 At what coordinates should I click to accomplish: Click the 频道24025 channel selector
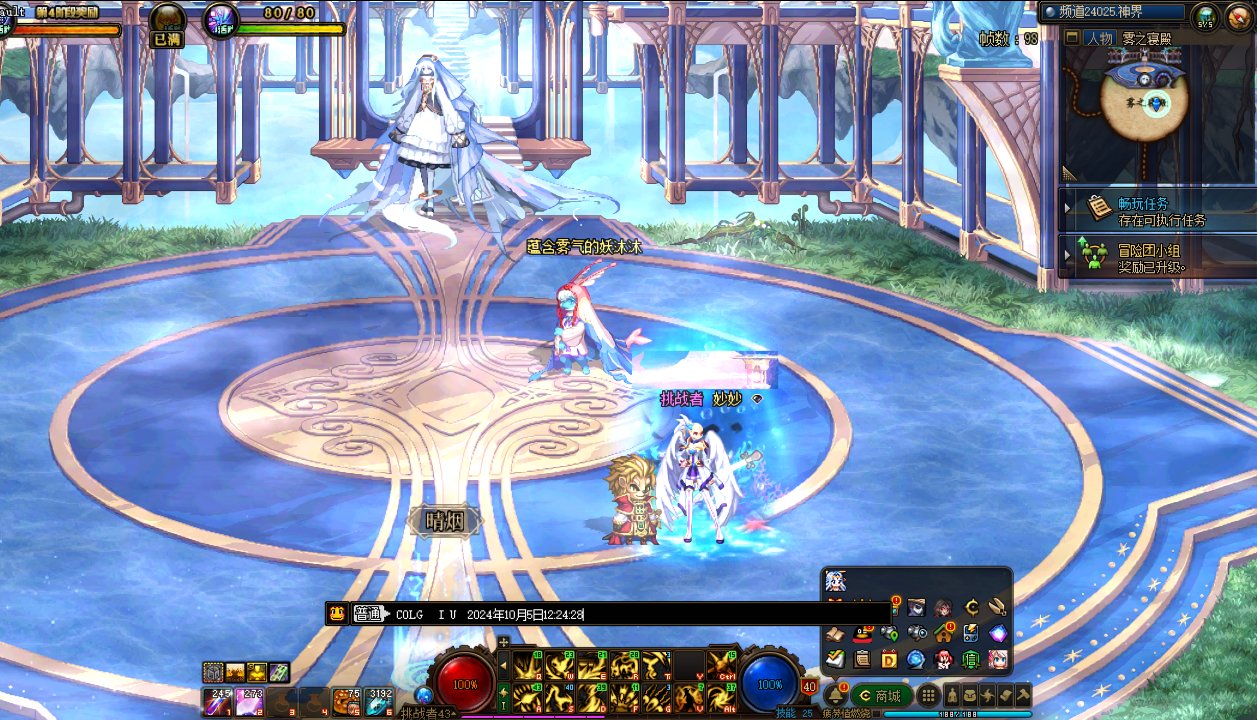tap(1112, 14)
